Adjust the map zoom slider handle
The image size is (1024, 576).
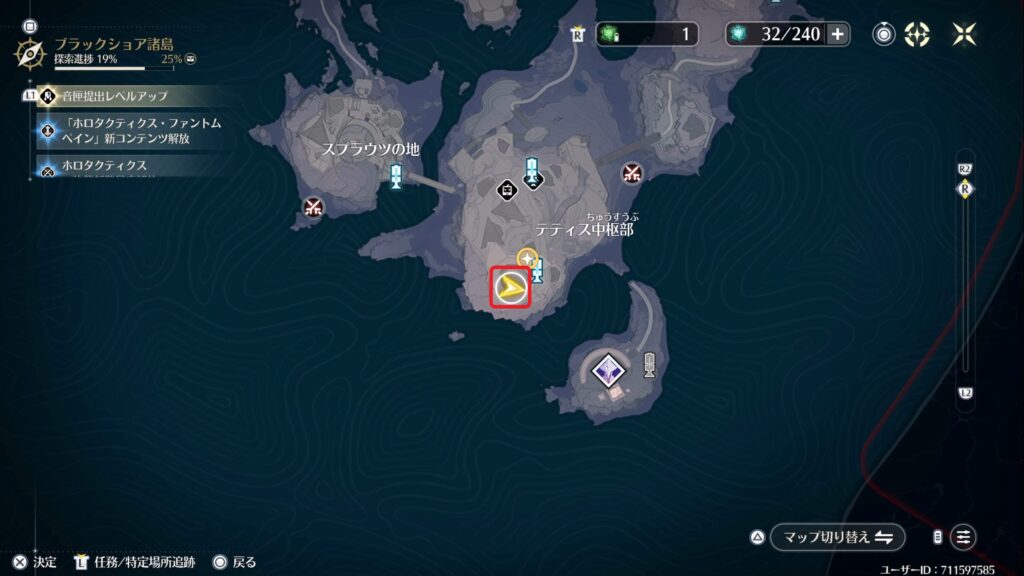tap(965, 188)
